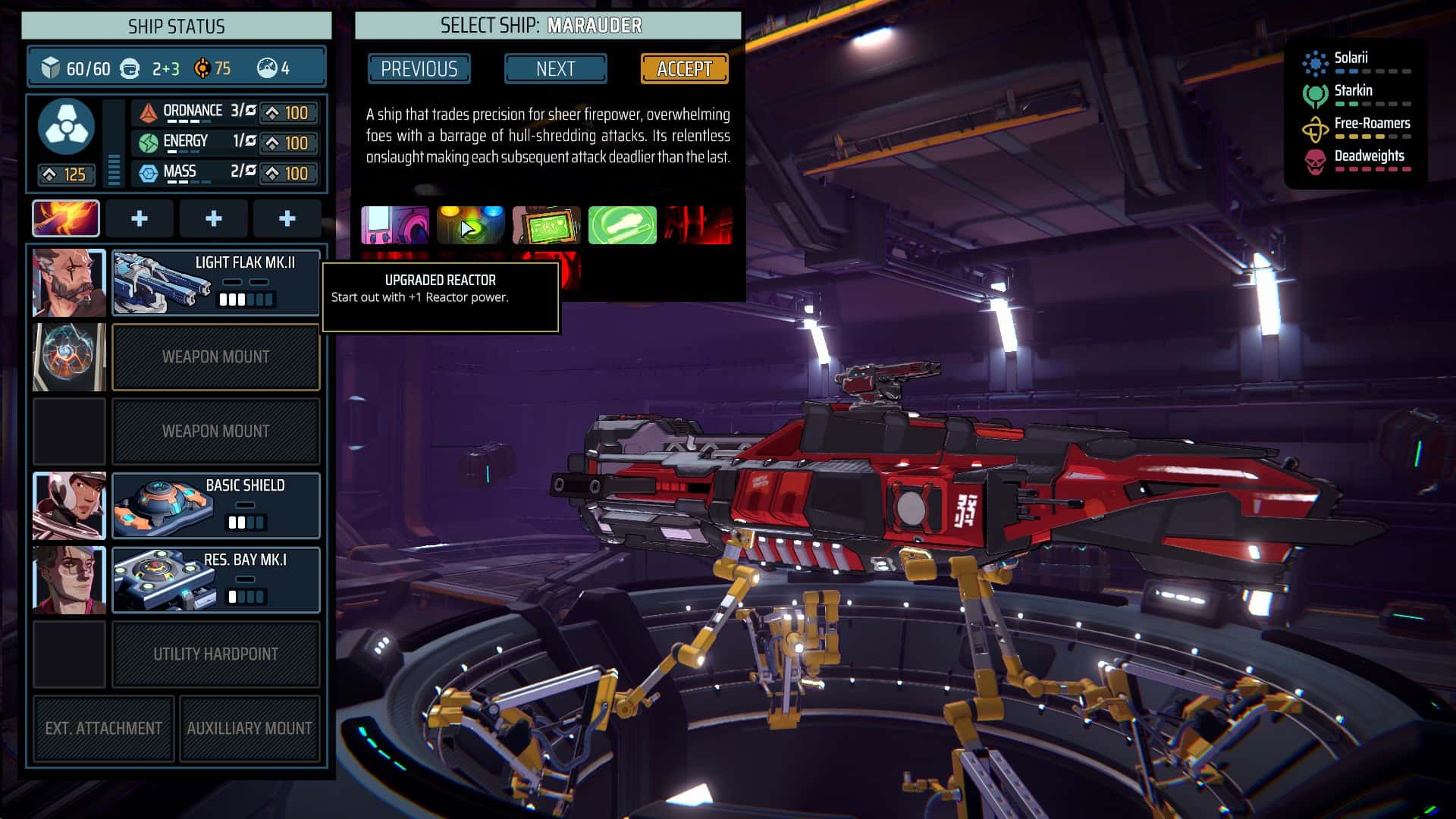Accept the Marauder ship selection

click(684, 69)
